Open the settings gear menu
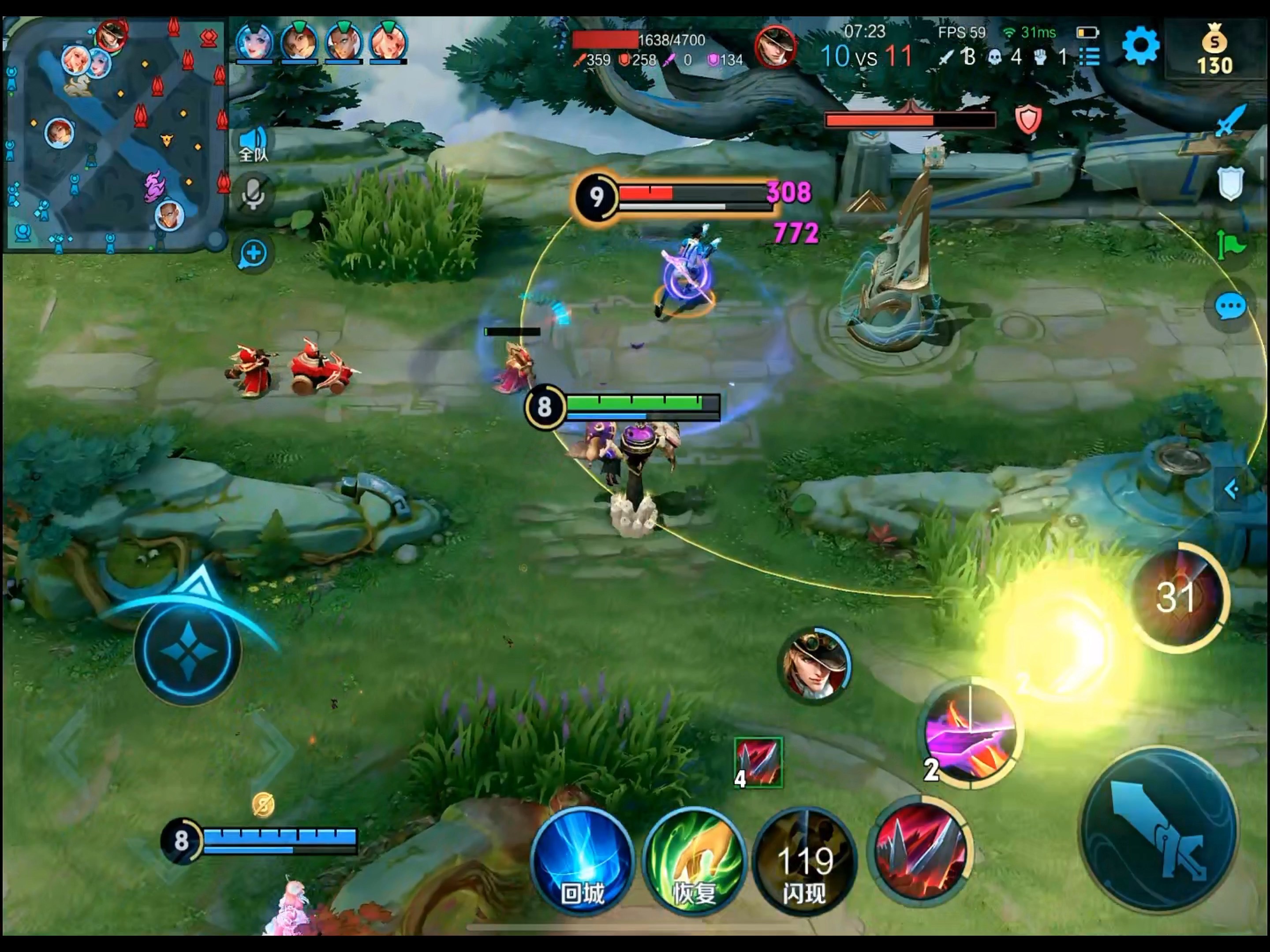Screen dimensions: 1270x952 click(x=1140, y=46)
